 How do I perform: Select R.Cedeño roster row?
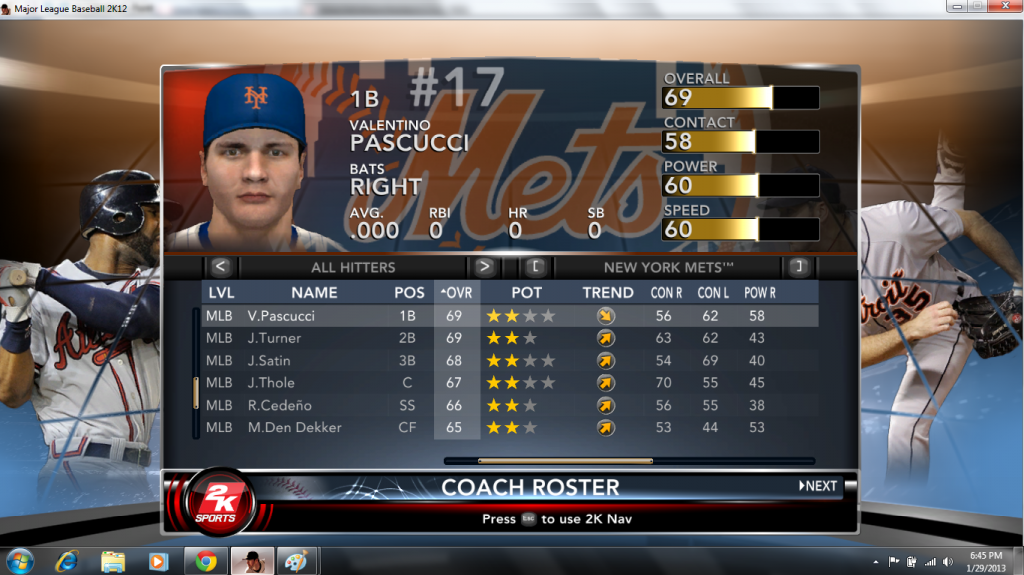pos(279,405)
